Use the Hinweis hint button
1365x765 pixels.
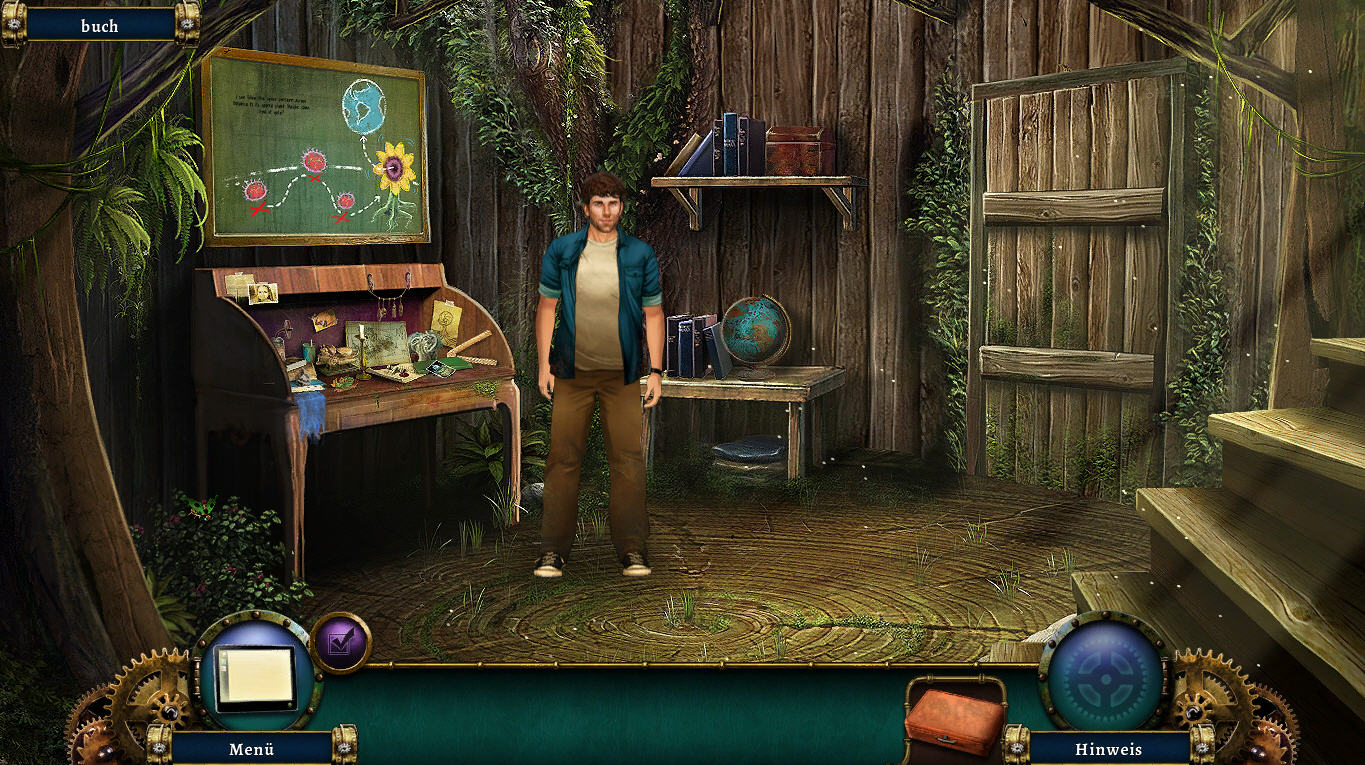click(1109, 748)
